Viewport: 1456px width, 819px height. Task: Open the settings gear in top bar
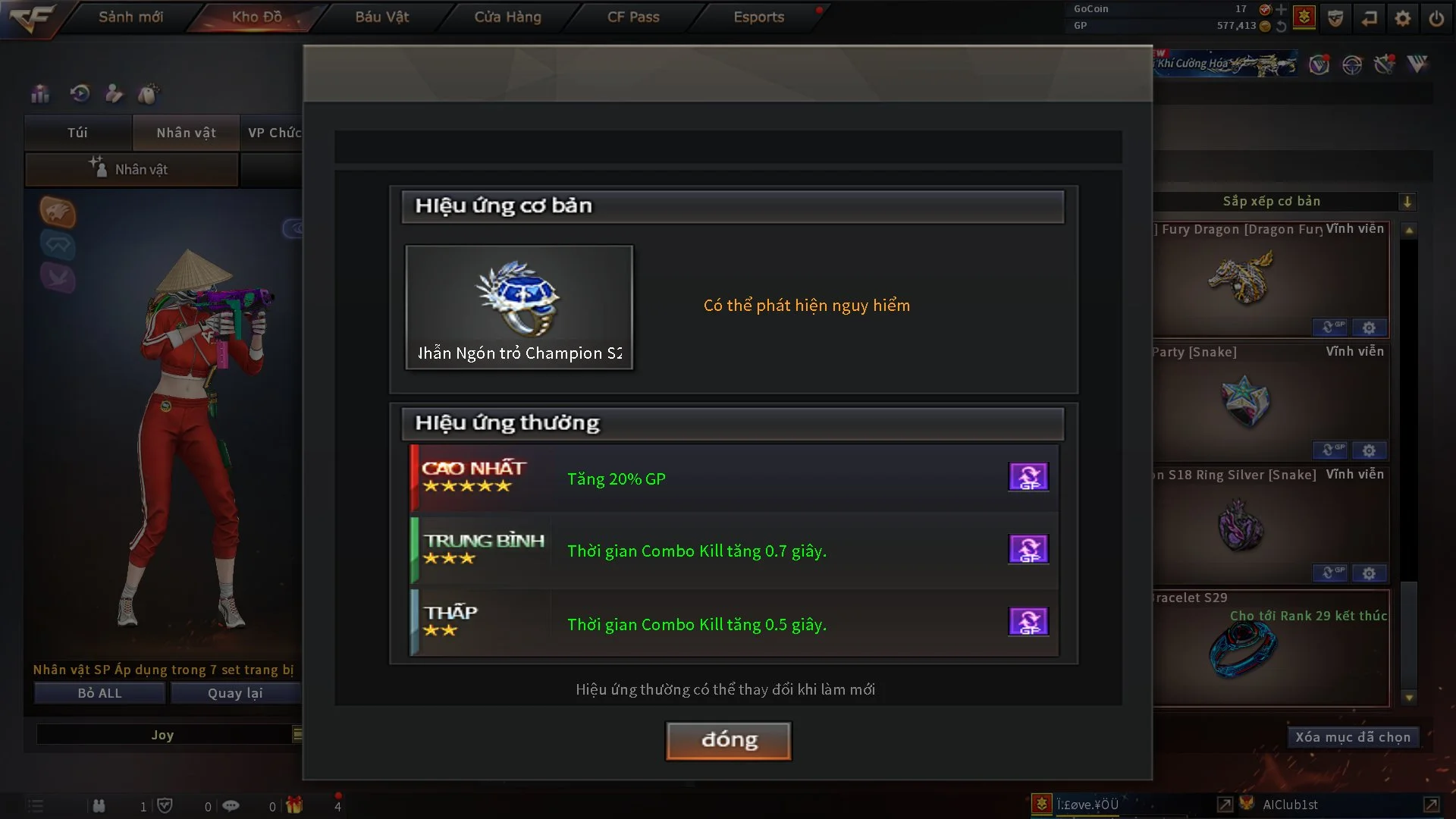pyautogui.click(x=1403, y=18)
